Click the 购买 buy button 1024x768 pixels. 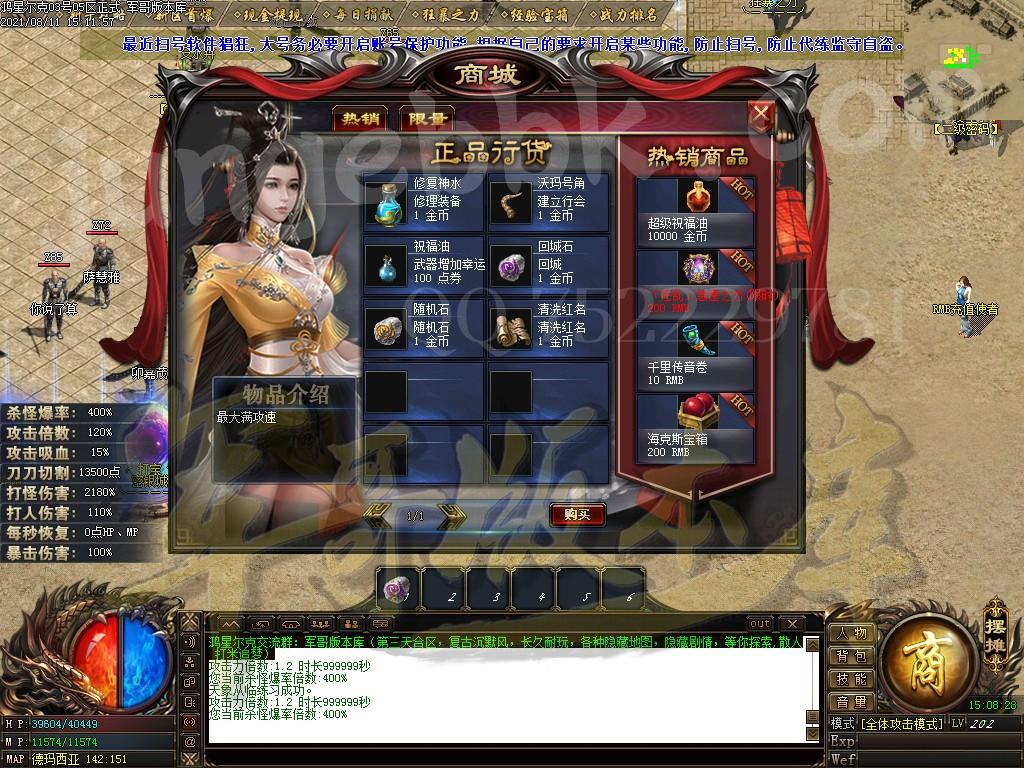(x=577, y=515)
